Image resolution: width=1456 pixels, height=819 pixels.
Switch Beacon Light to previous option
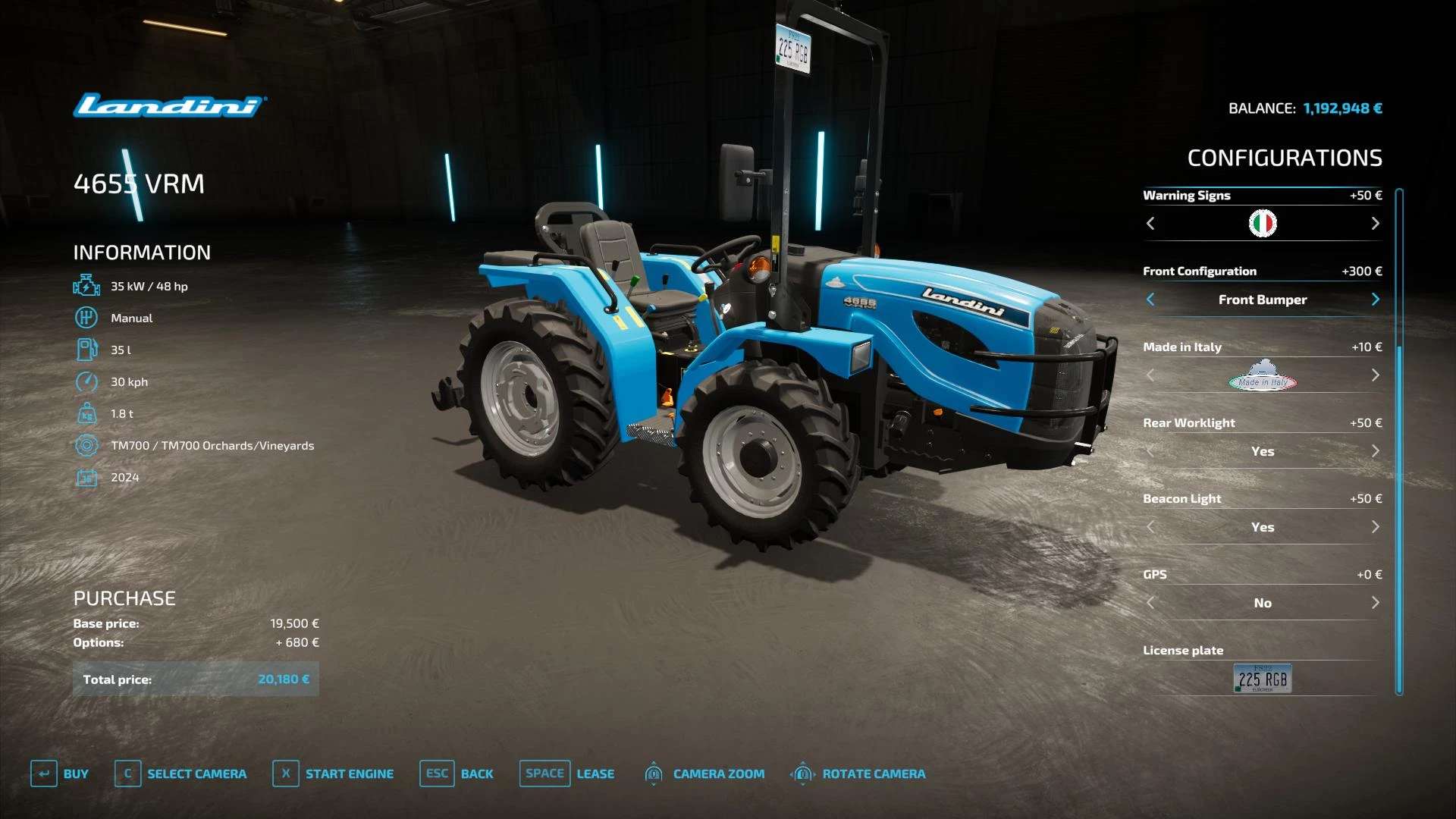[1150, 527]
